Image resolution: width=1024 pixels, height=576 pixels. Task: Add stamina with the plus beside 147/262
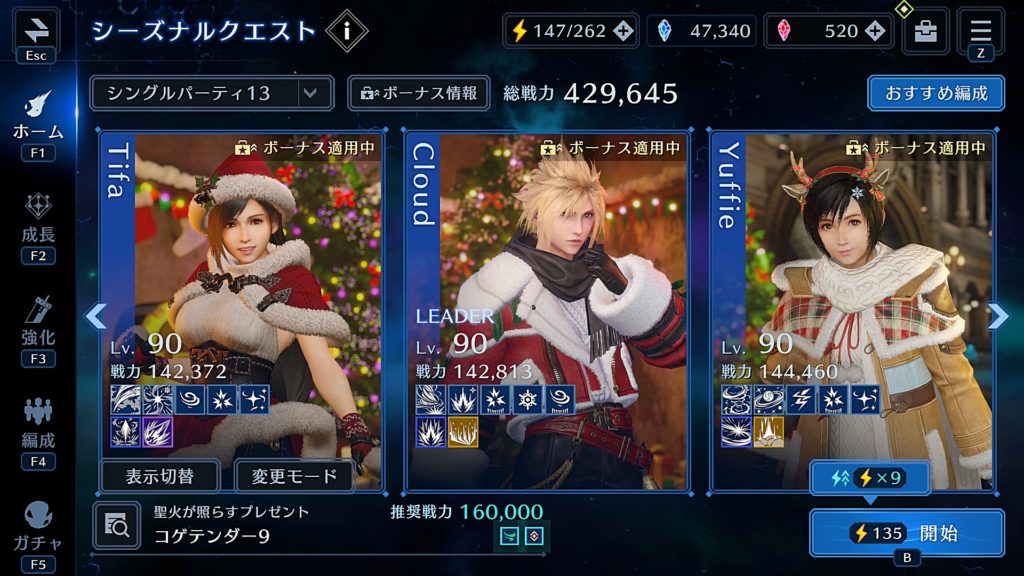coord(622,31)
